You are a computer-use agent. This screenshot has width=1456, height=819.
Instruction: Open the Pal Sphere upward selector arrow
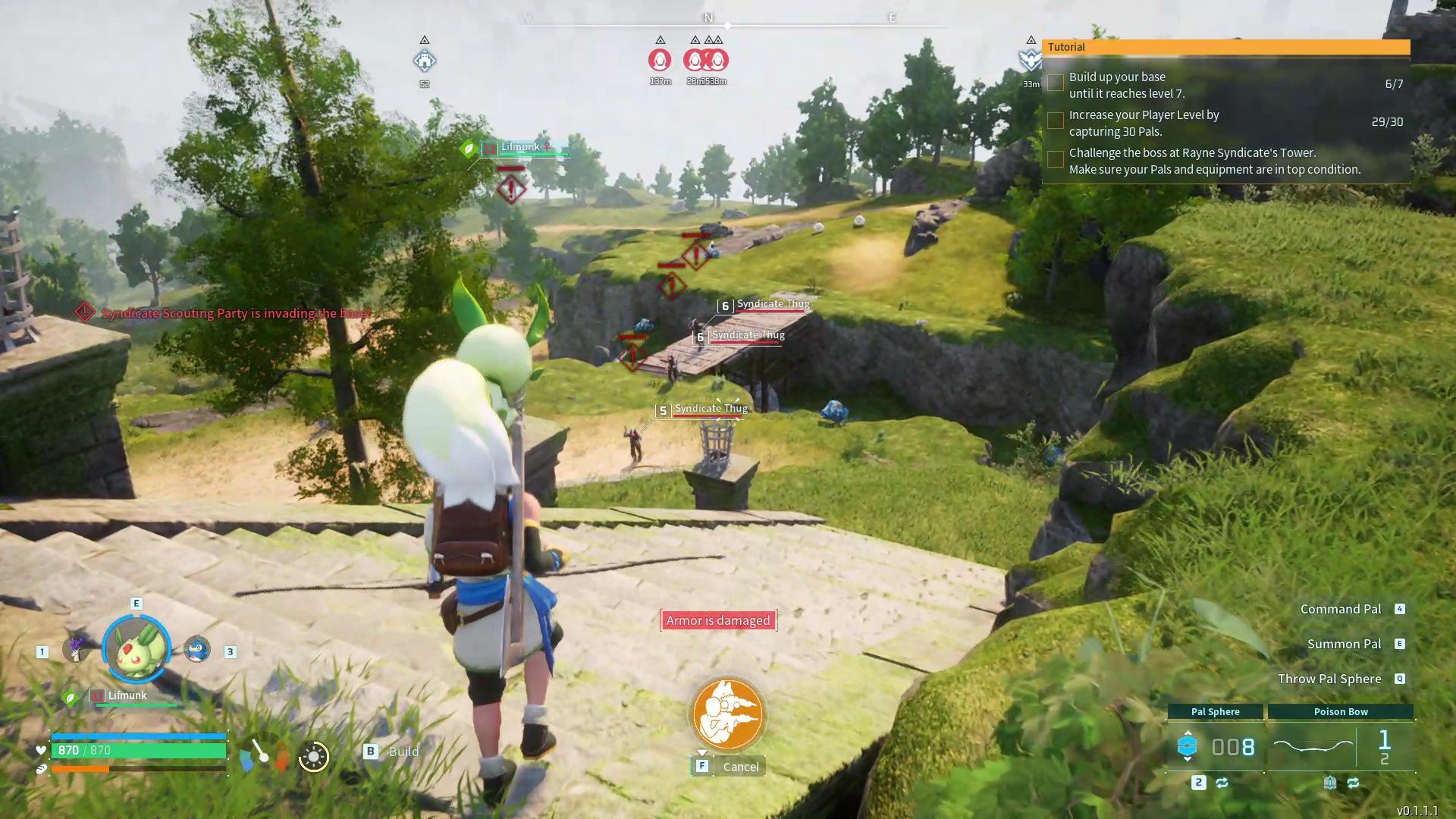pos(1188,733)
